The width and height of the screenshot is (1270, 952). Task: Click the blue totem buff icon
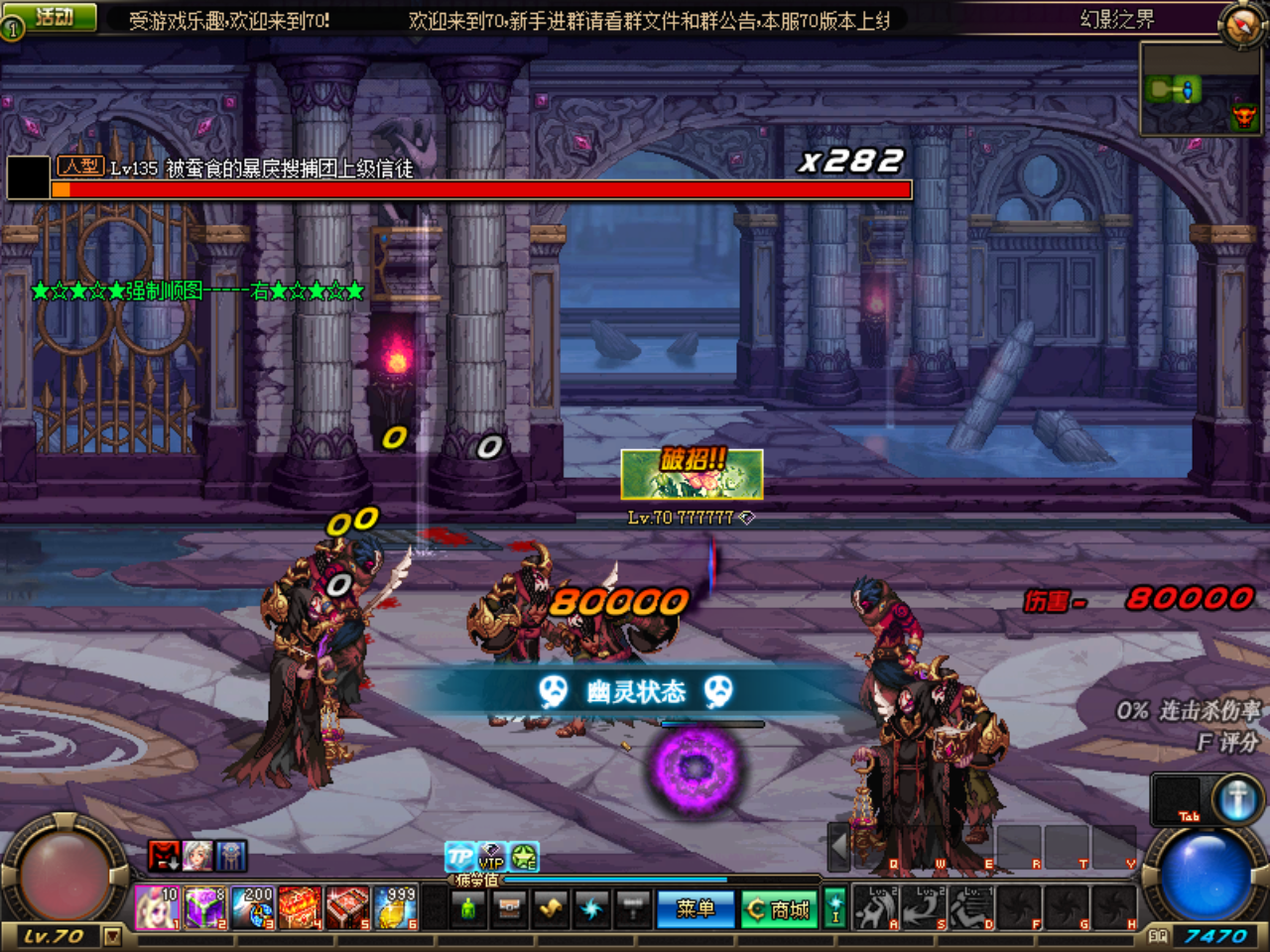(232, 855)
